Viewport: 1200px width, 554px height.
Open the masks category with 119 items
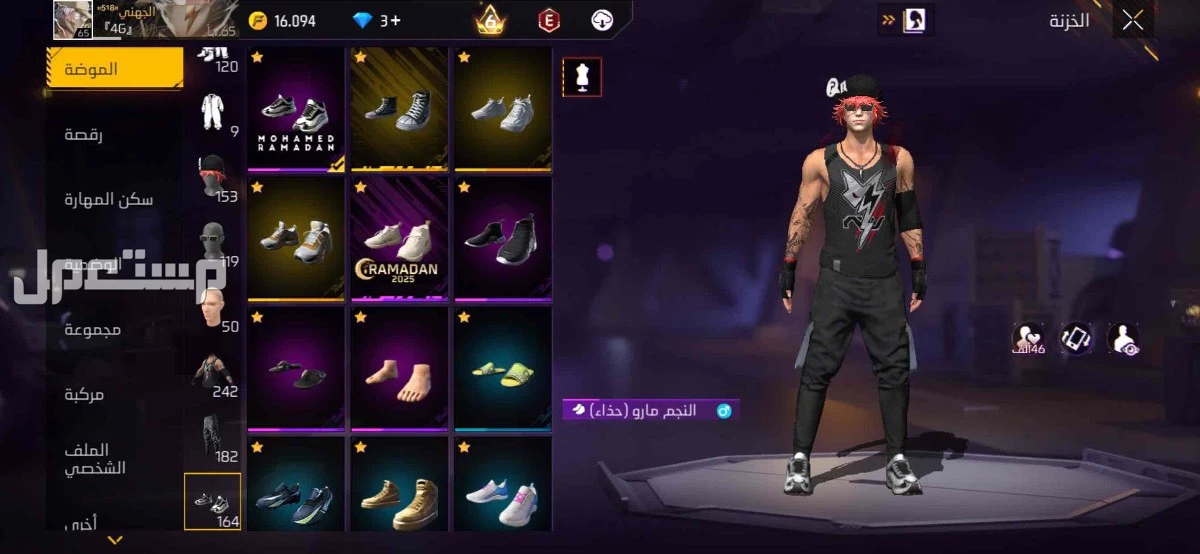tap(213, 243)
